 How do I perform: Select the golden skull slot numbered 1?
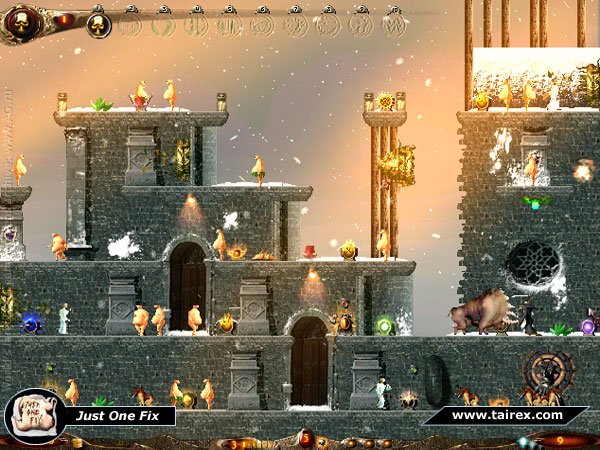tap(98, 24)
